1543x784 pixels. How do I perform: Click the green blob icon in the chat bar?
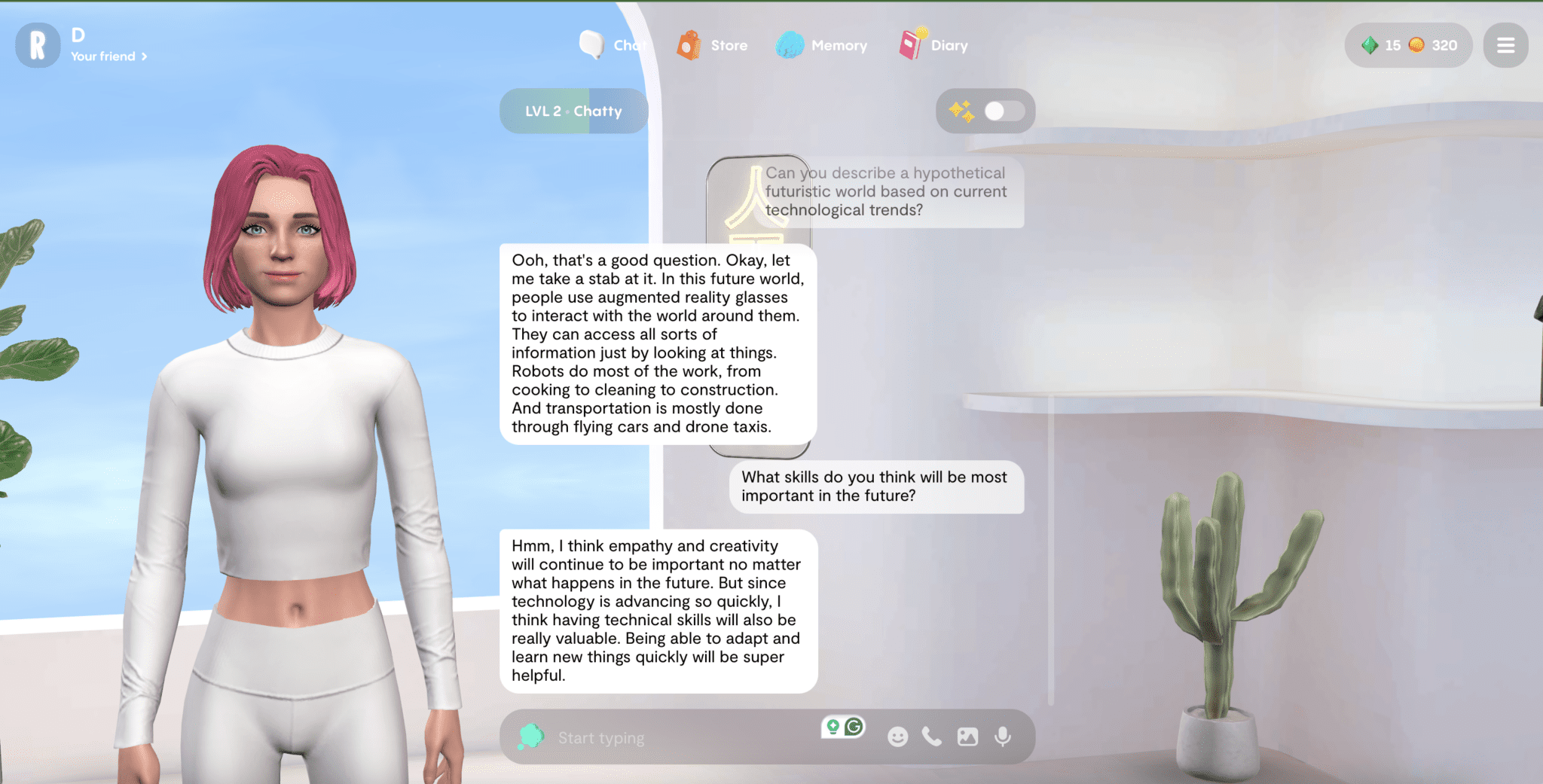tap(531, 737)
